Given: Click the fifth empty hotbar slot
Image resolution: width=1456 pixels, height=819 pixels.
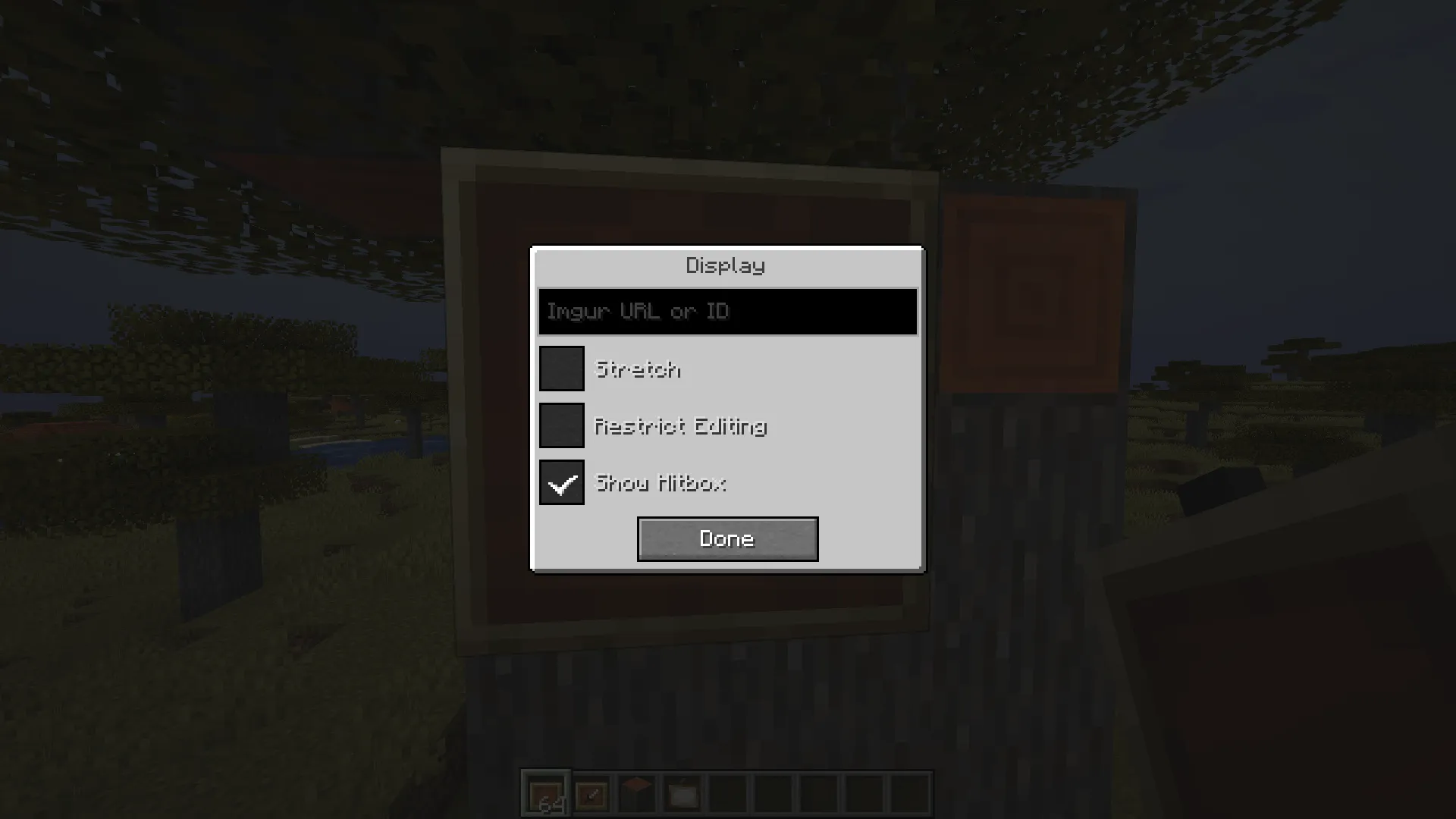Looking at the screenshot, I should point(727,794).
